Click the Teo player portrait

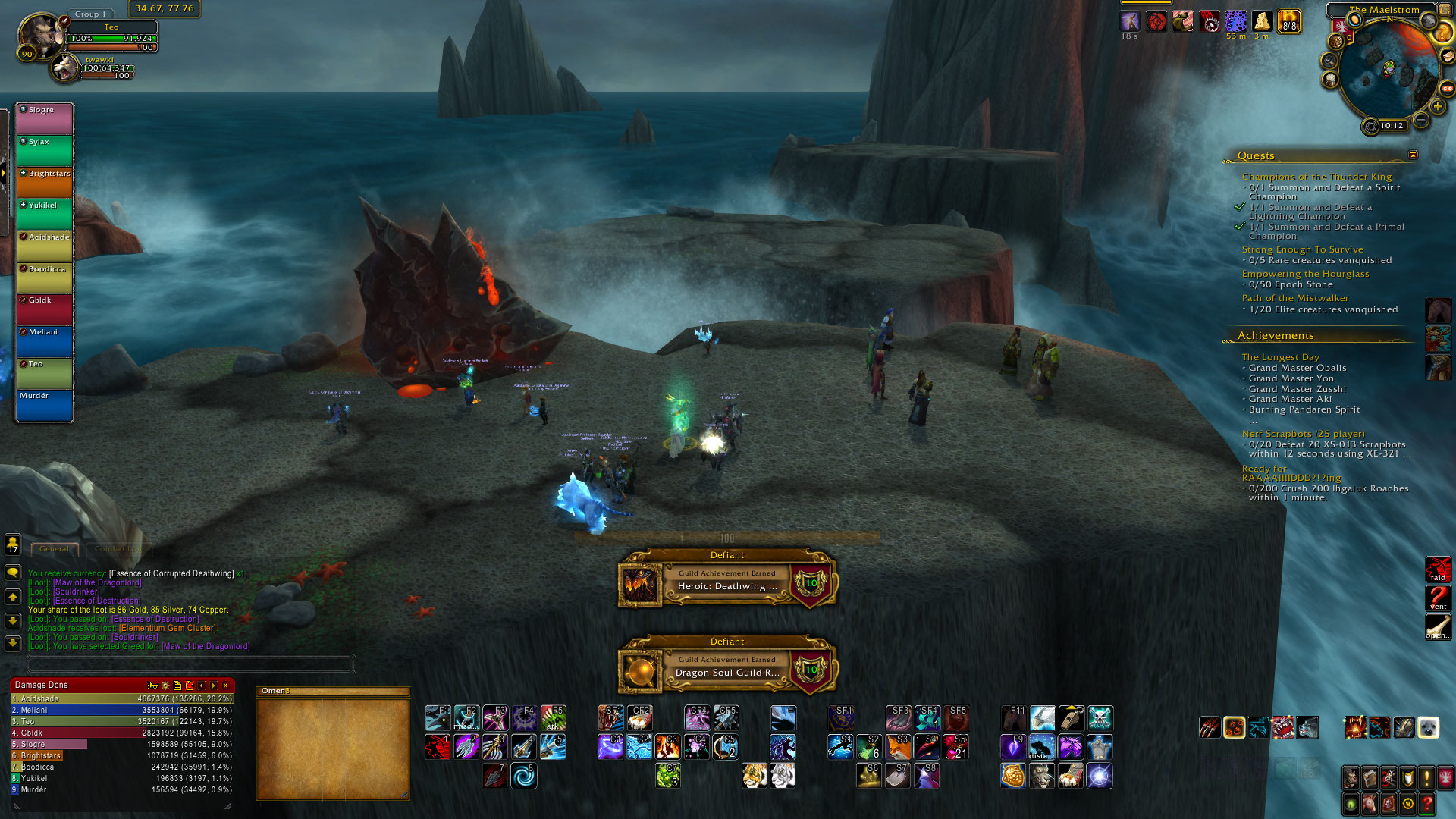click(x=41, y=35)
